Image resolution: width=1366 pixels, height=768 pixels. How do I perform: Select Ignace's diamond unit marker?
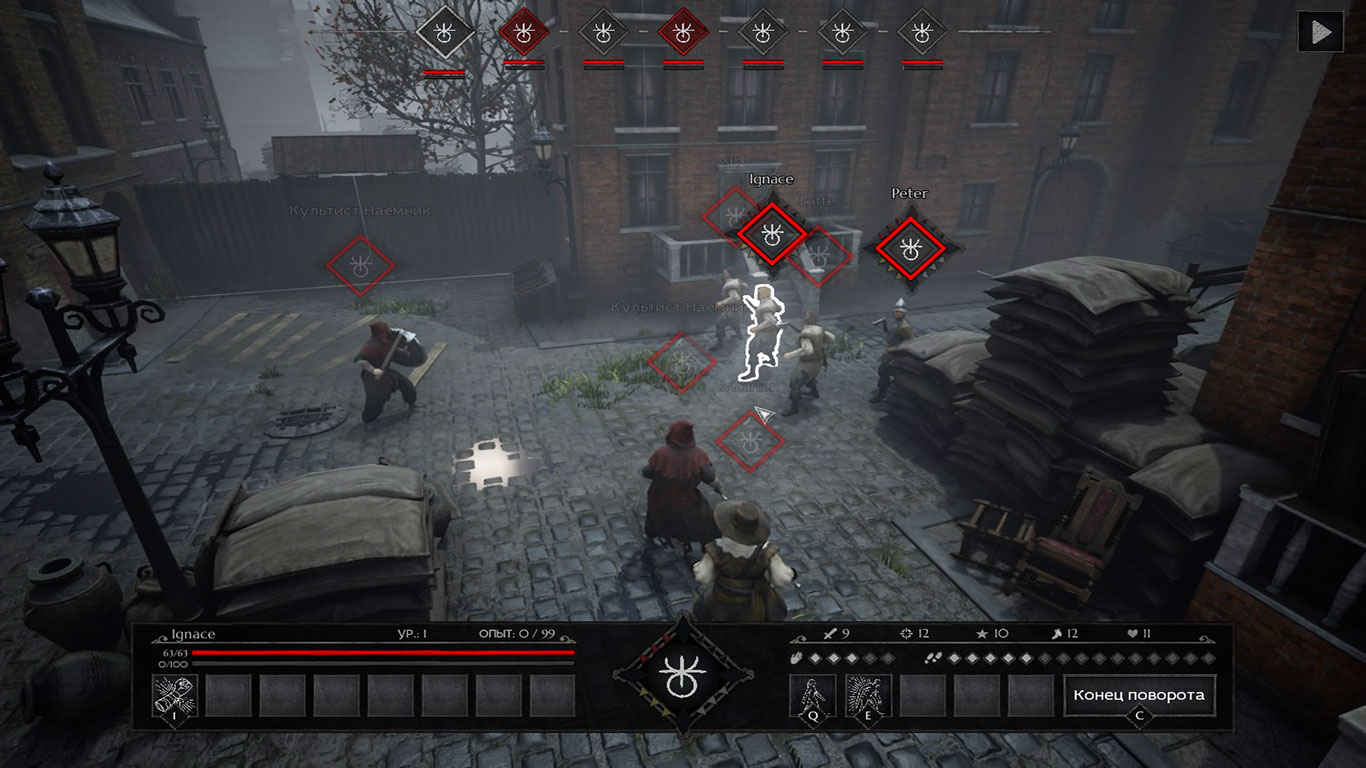(771, 234)
